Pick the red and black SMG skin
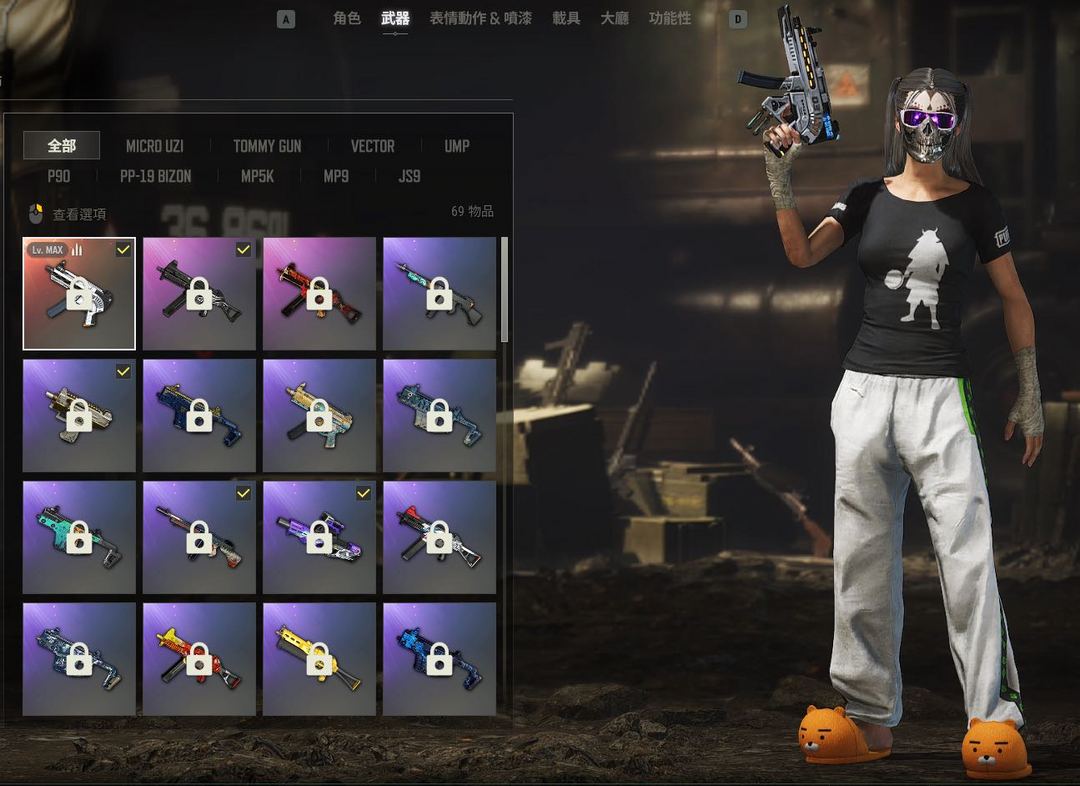This screenshot has height=786, width=1080. pos(319,294)
